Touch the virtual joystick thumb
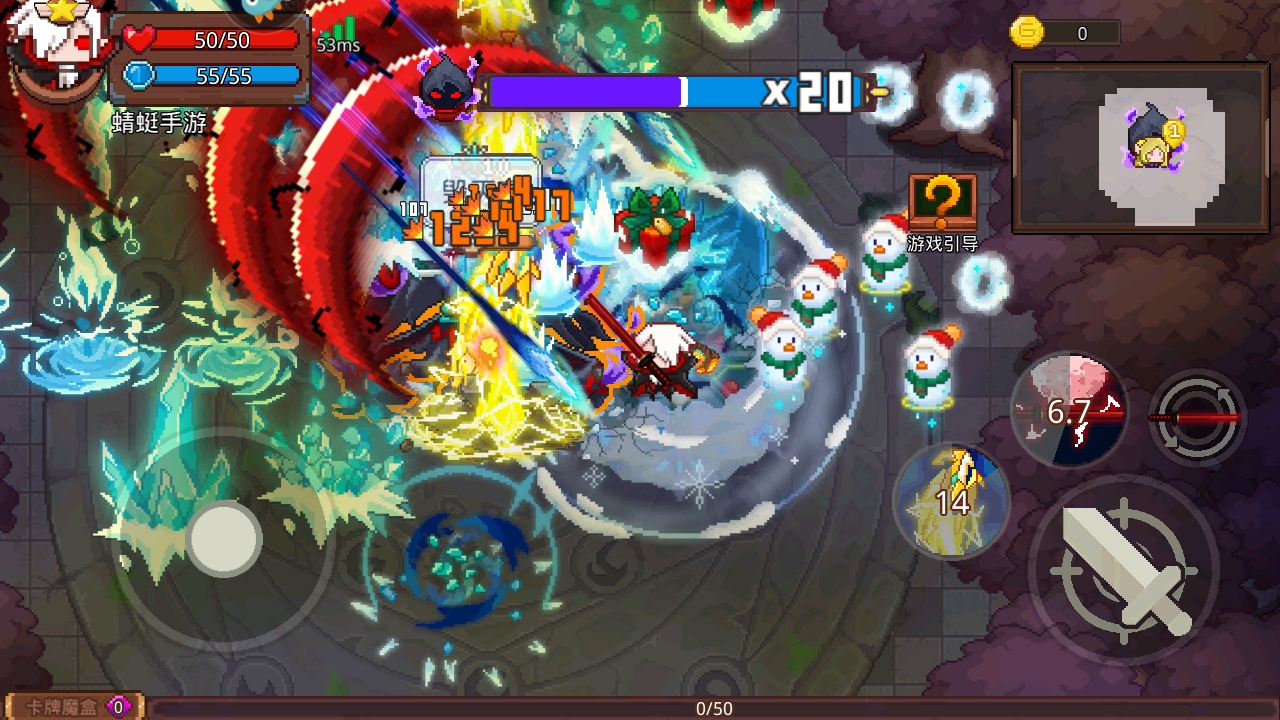 pyautogui.click(x=224, y=539)
